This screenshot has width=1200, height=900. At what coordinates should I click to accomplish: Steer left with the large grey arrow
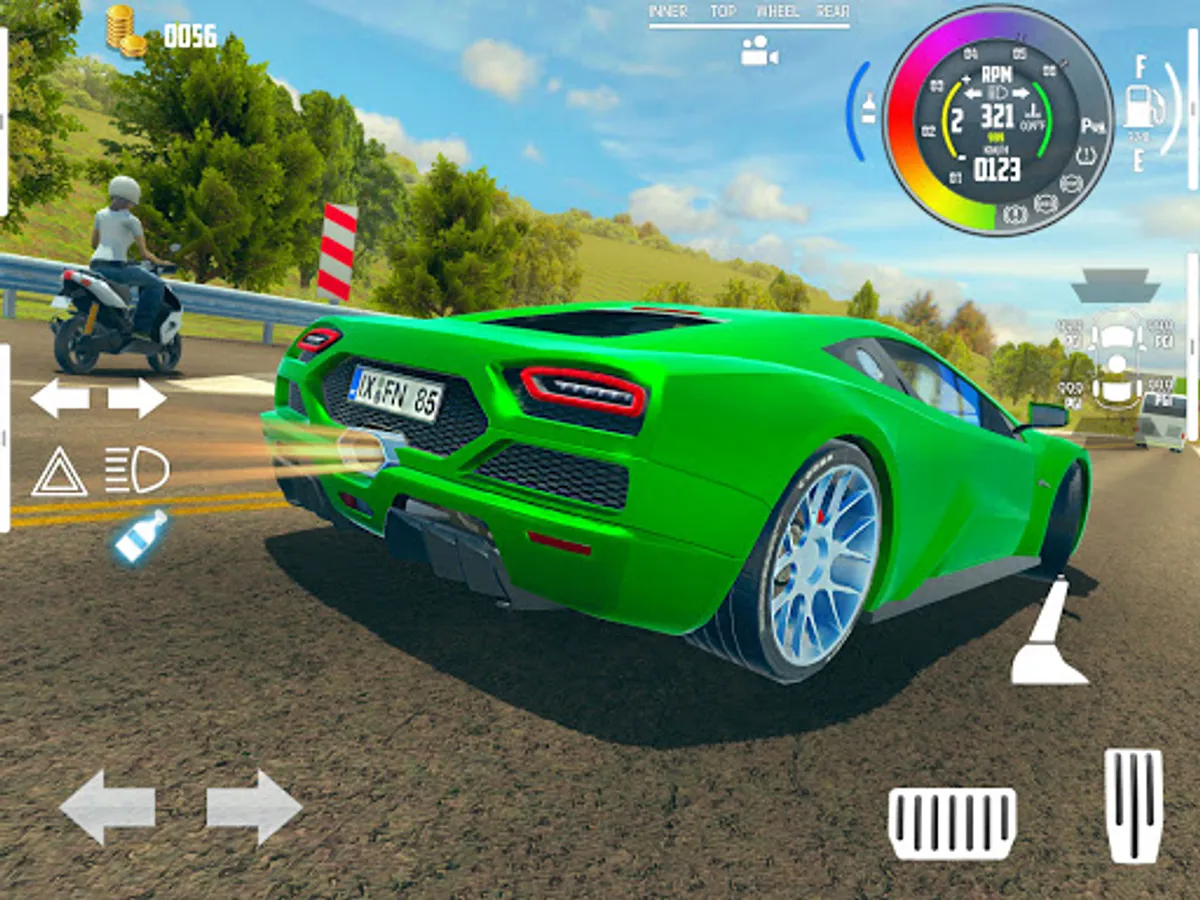coord(107,807)
